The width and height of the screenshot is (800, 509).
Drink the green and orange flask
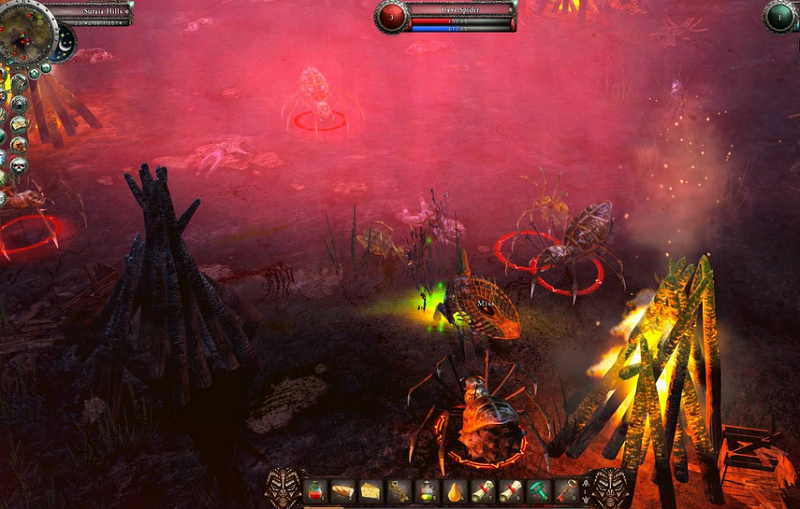[x=427, y=492]
